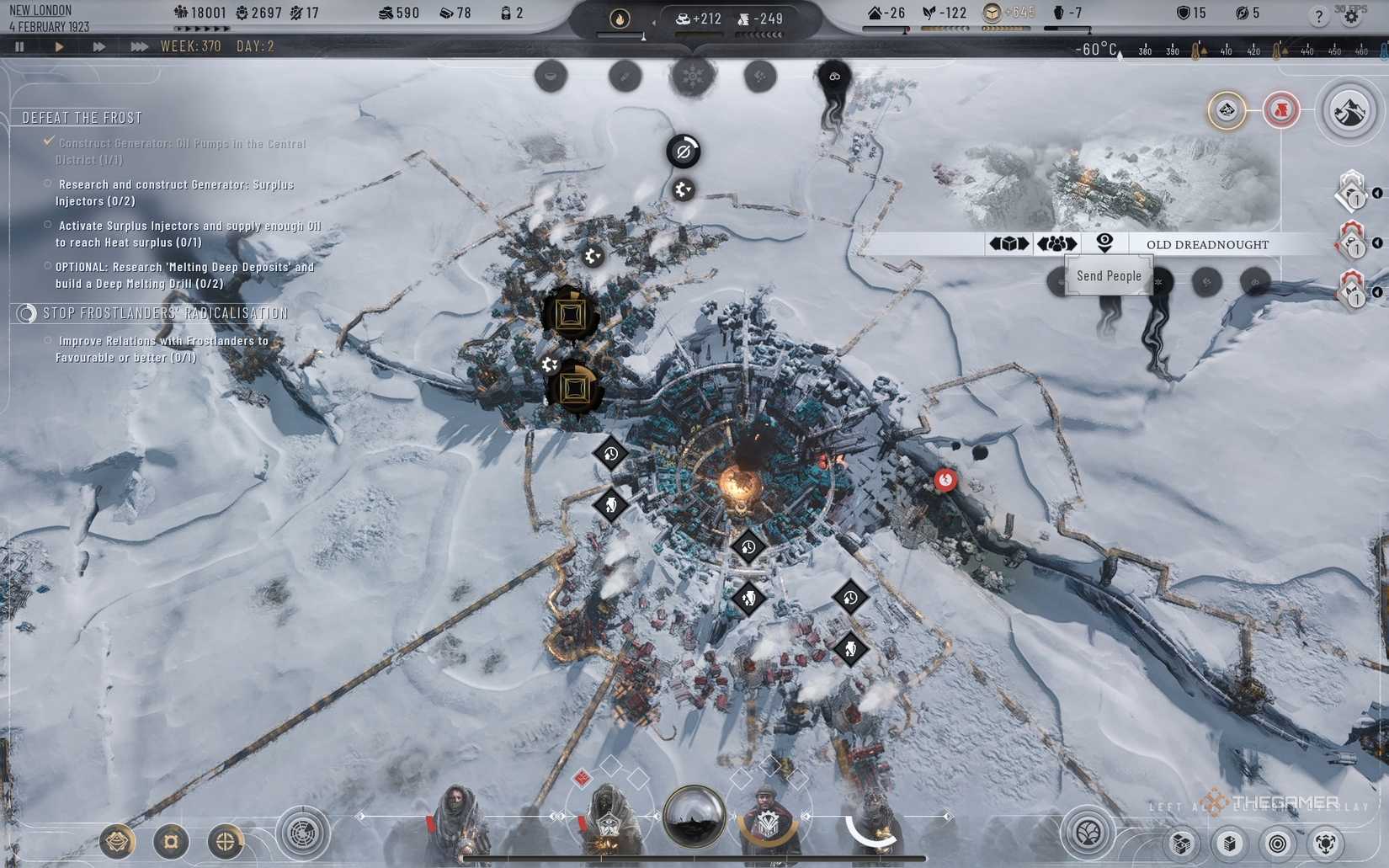Pause the game with the pause button

point(19,46)
